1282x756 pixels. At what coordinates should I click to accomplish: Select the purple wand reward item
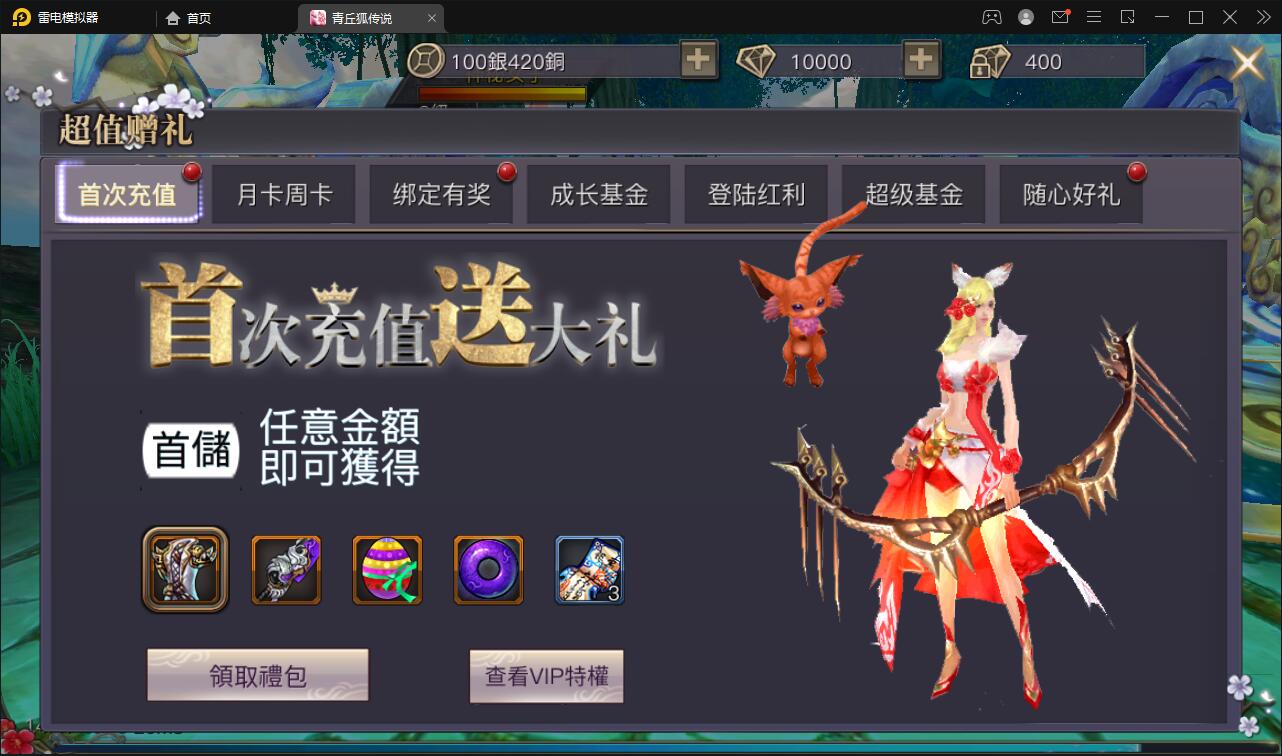(x=286, y=570)
